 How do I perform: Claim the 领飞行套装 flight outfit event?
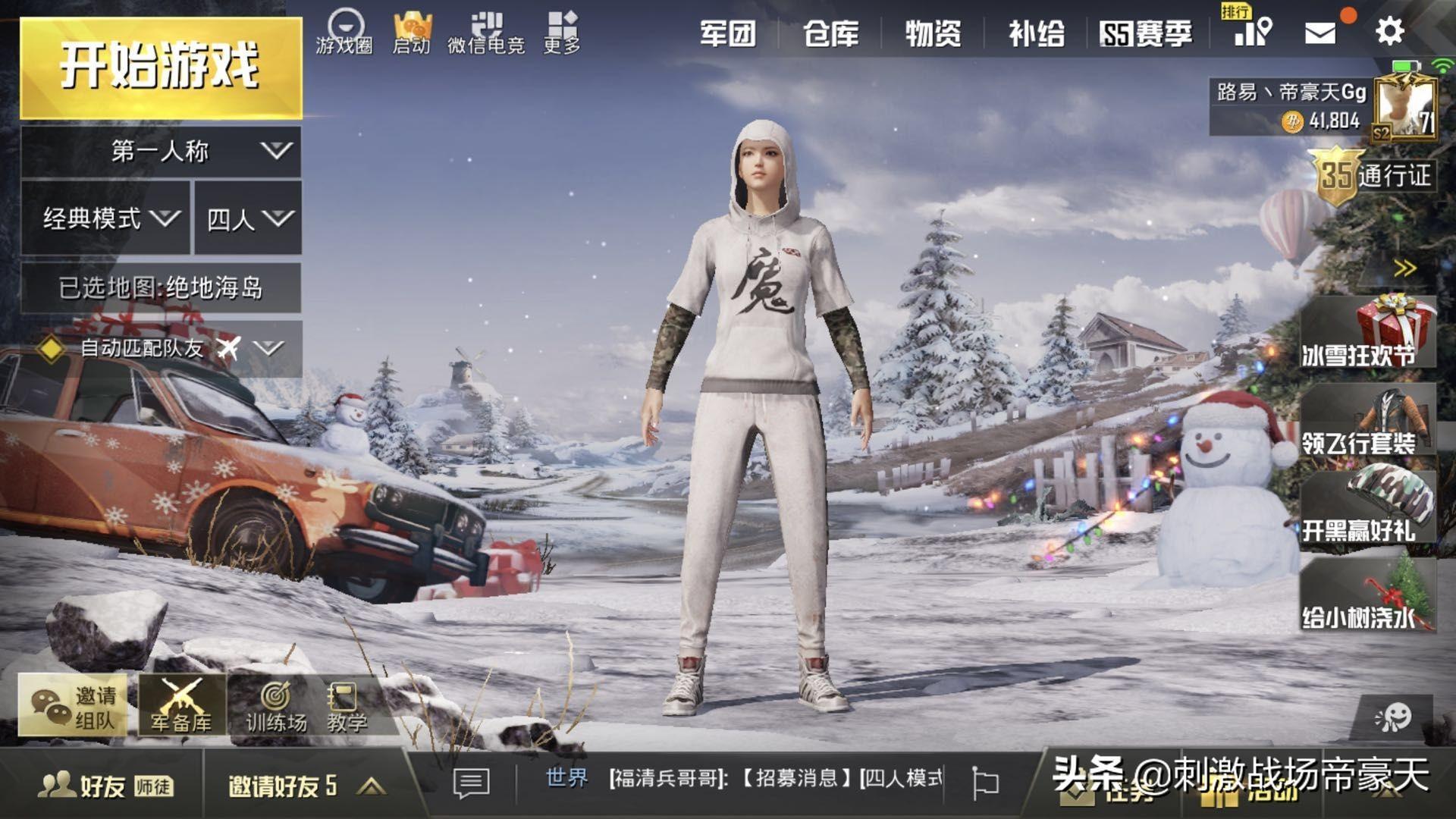(x=1367, y=422)
